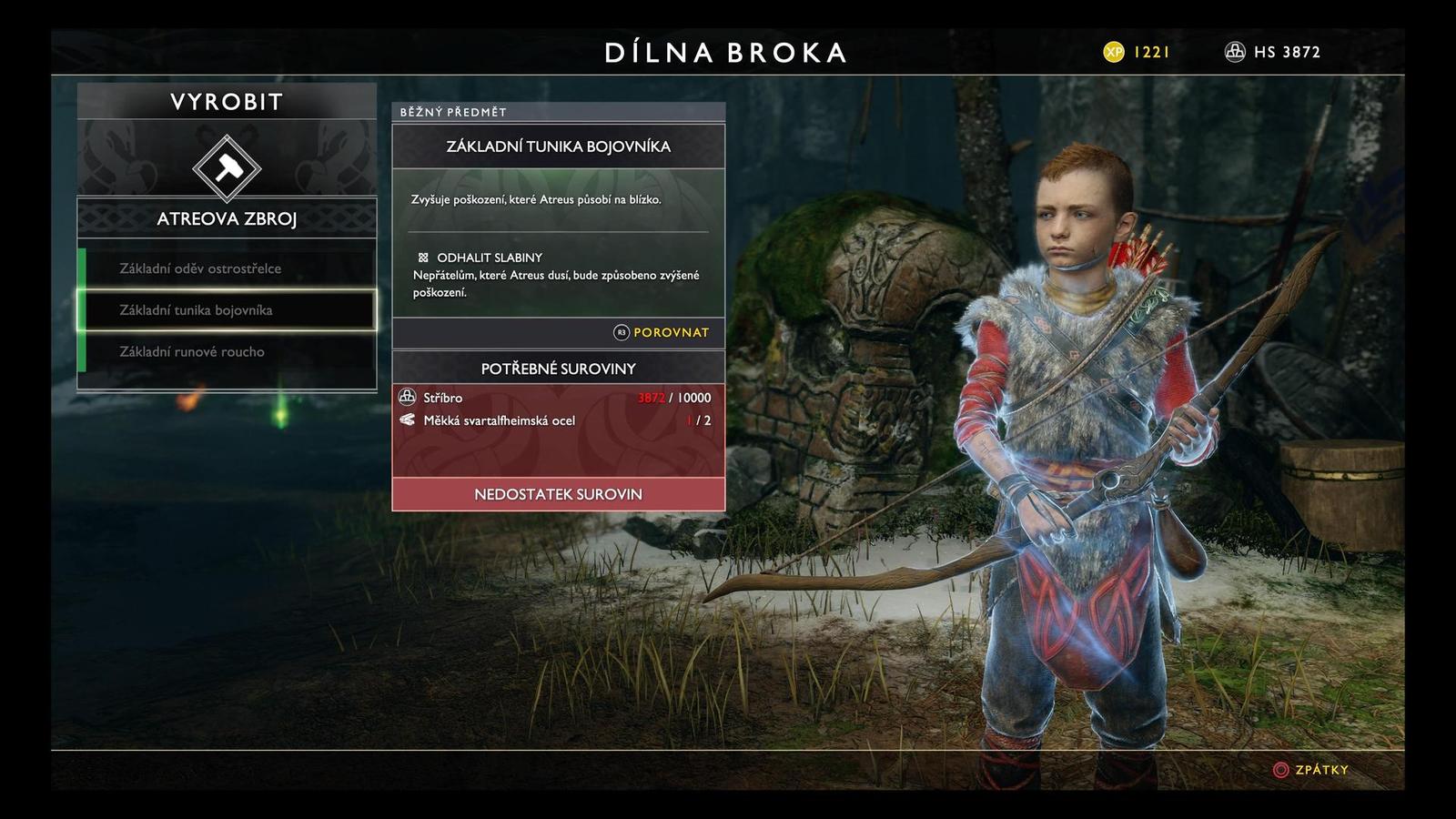Select the Stříbro resource row

point(558,398)
